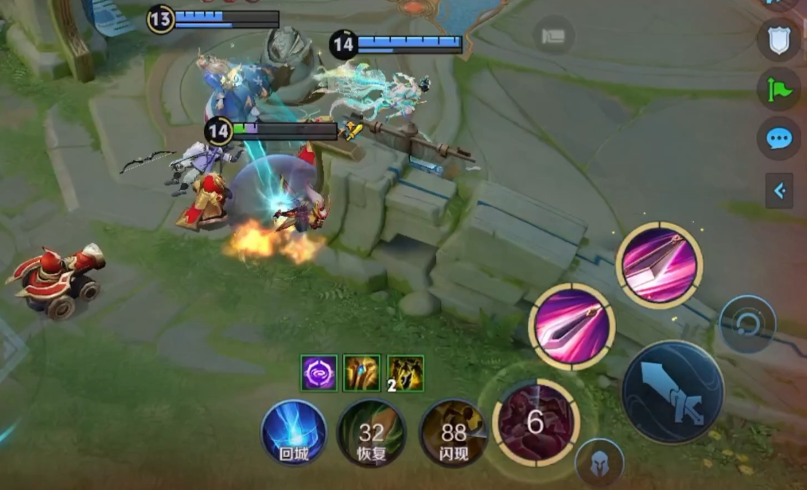Click the circular arrow button beside the attack

click(747, 324)
